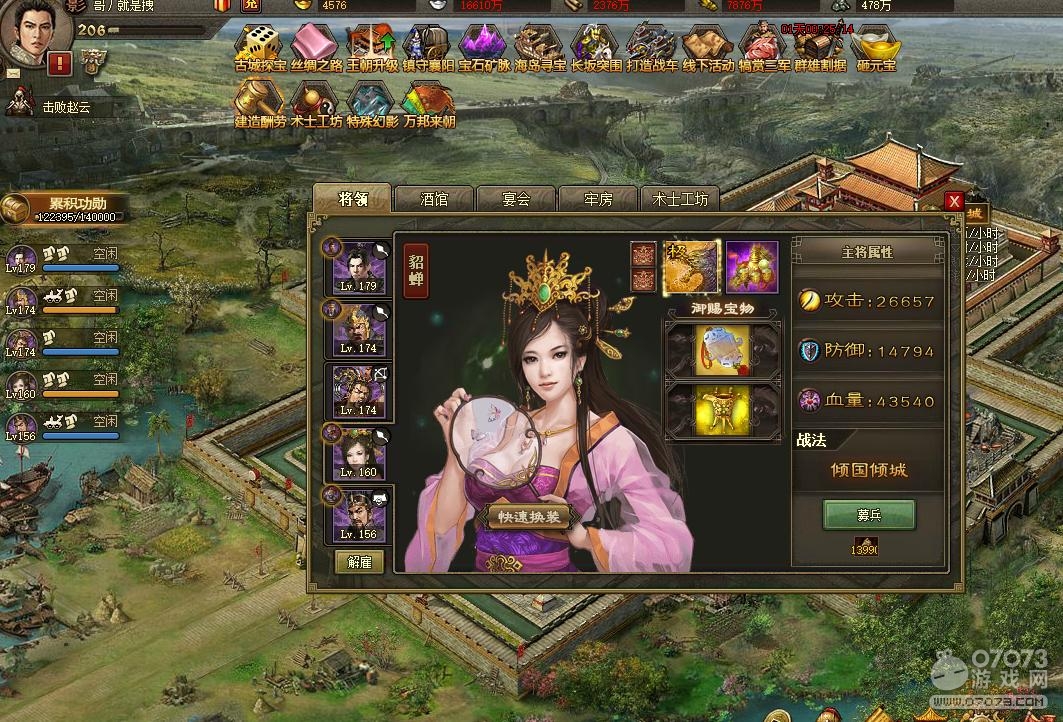Dismiss the general using the 解雇 button
This screenshot has width=1063, height=722.
point(359,561)
